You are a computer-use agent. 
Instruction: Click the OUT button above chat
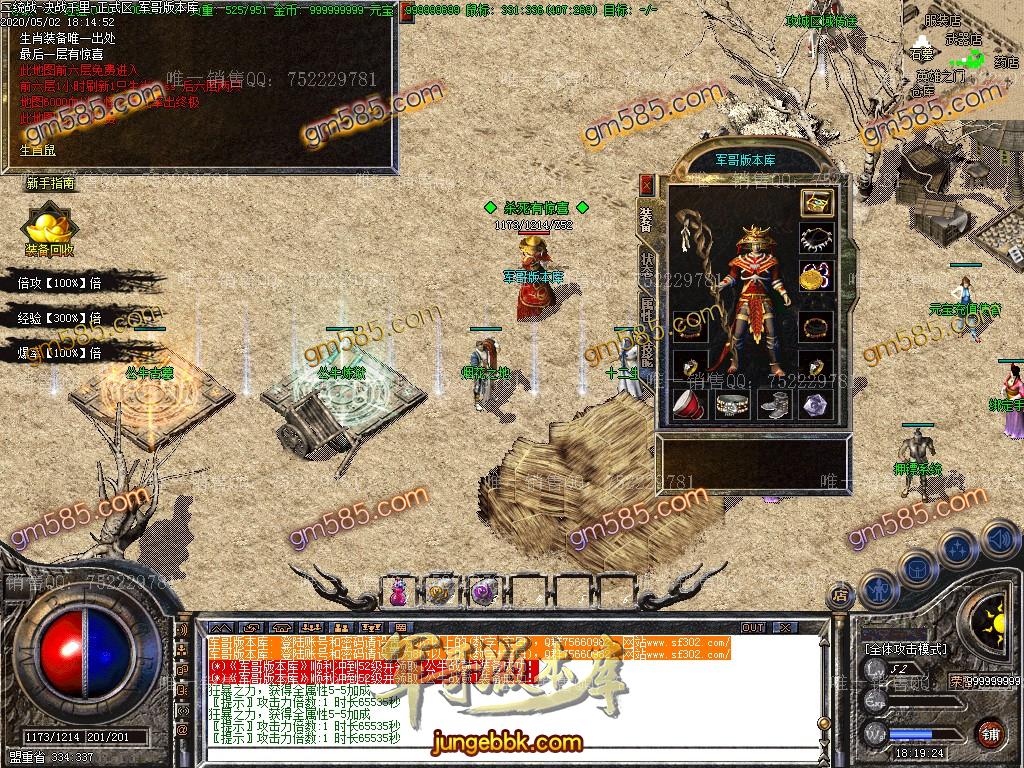click(x=752, y=627)
